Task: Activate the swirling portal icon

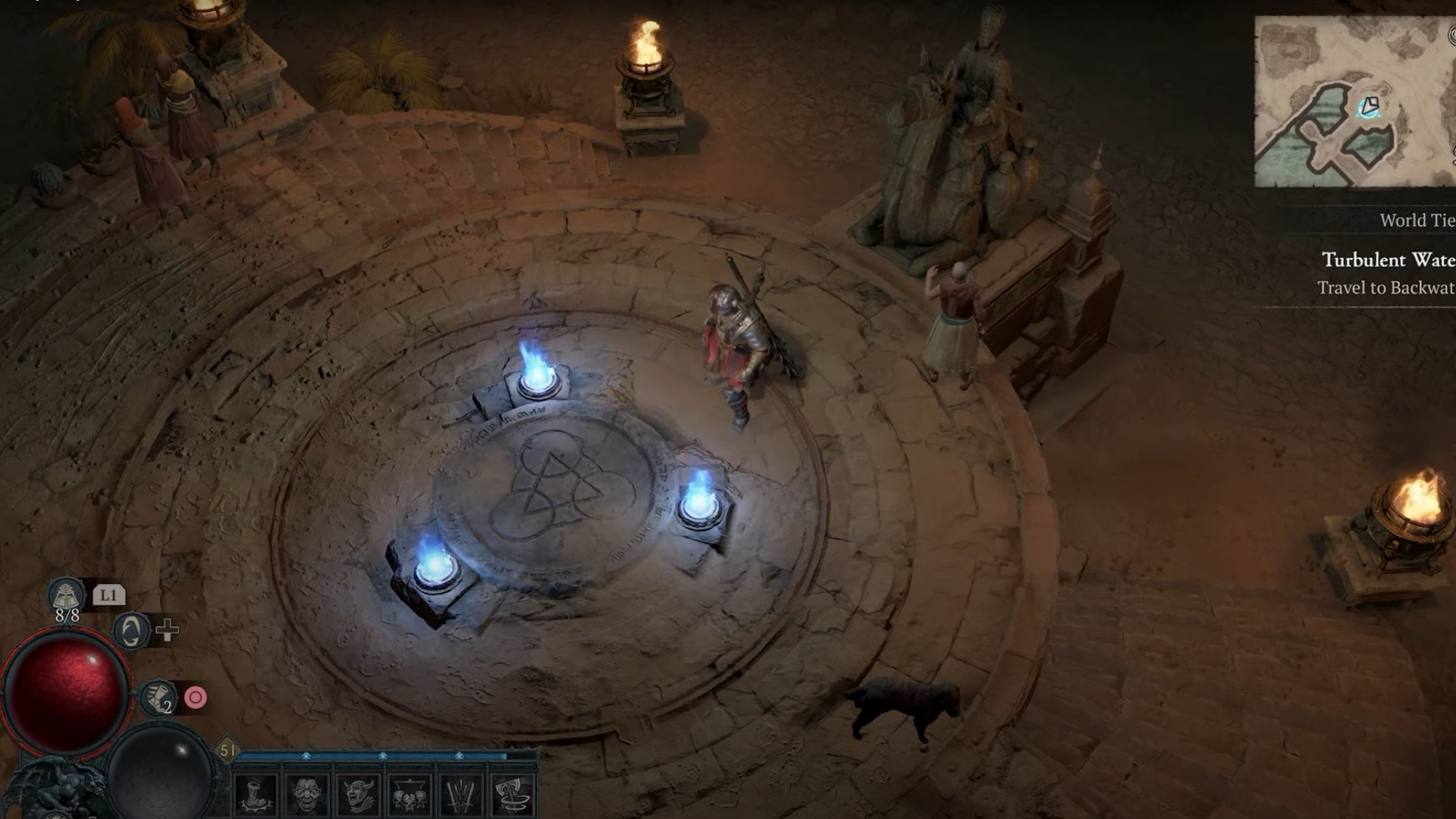Action: 131,630
